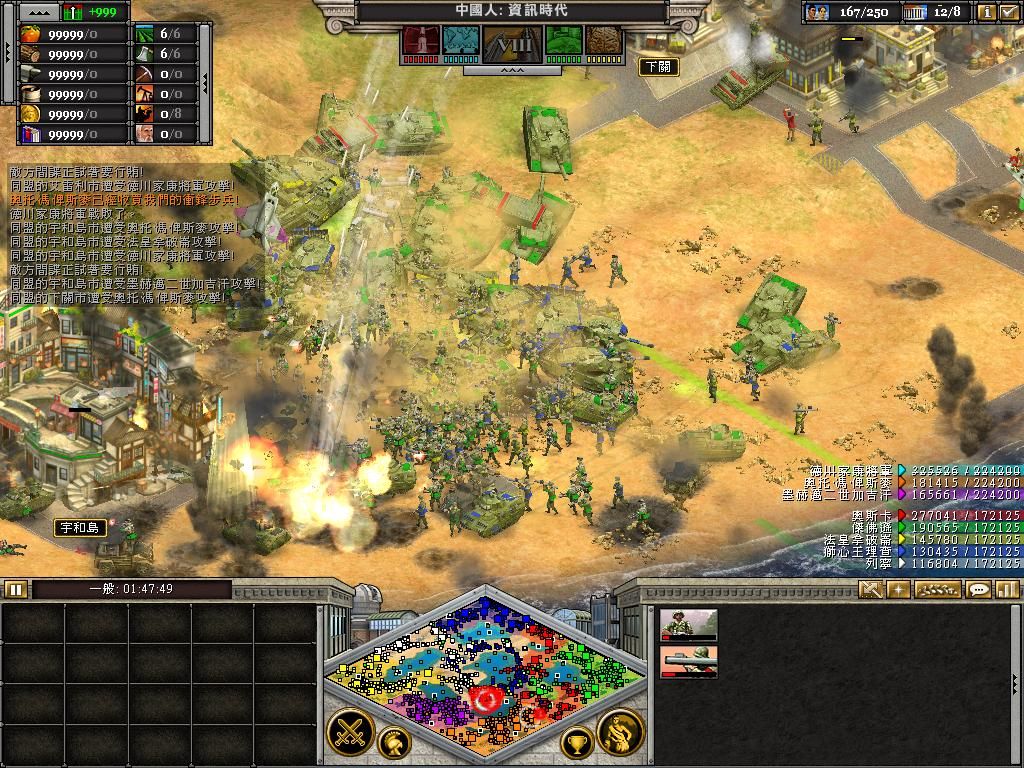Collapse the research bar with the arrow tab
The width and height of the screenshot is (1024, 768).
click(x=512, y=71)
